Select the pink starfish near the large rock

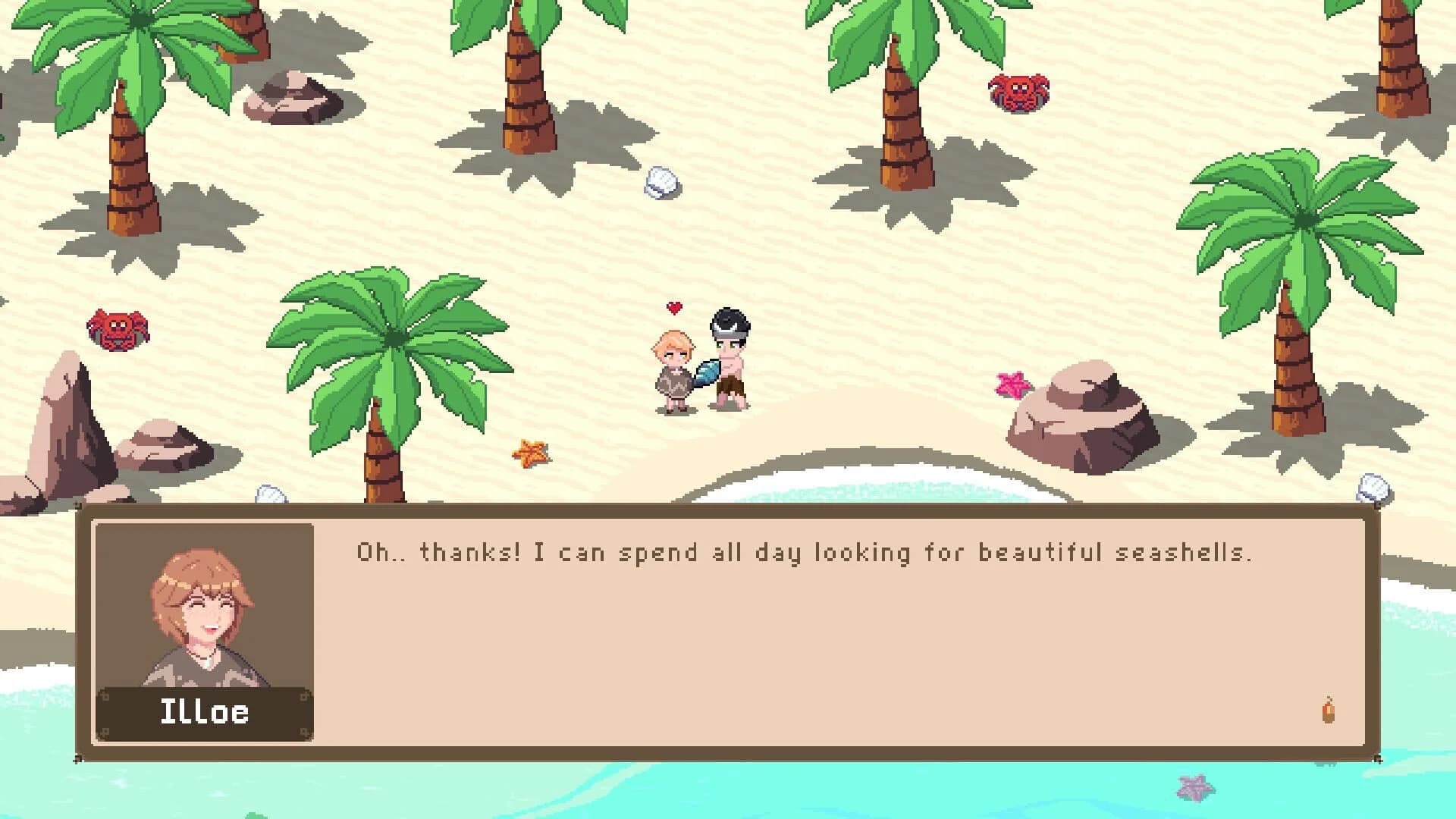click(x=1011, y=384)
